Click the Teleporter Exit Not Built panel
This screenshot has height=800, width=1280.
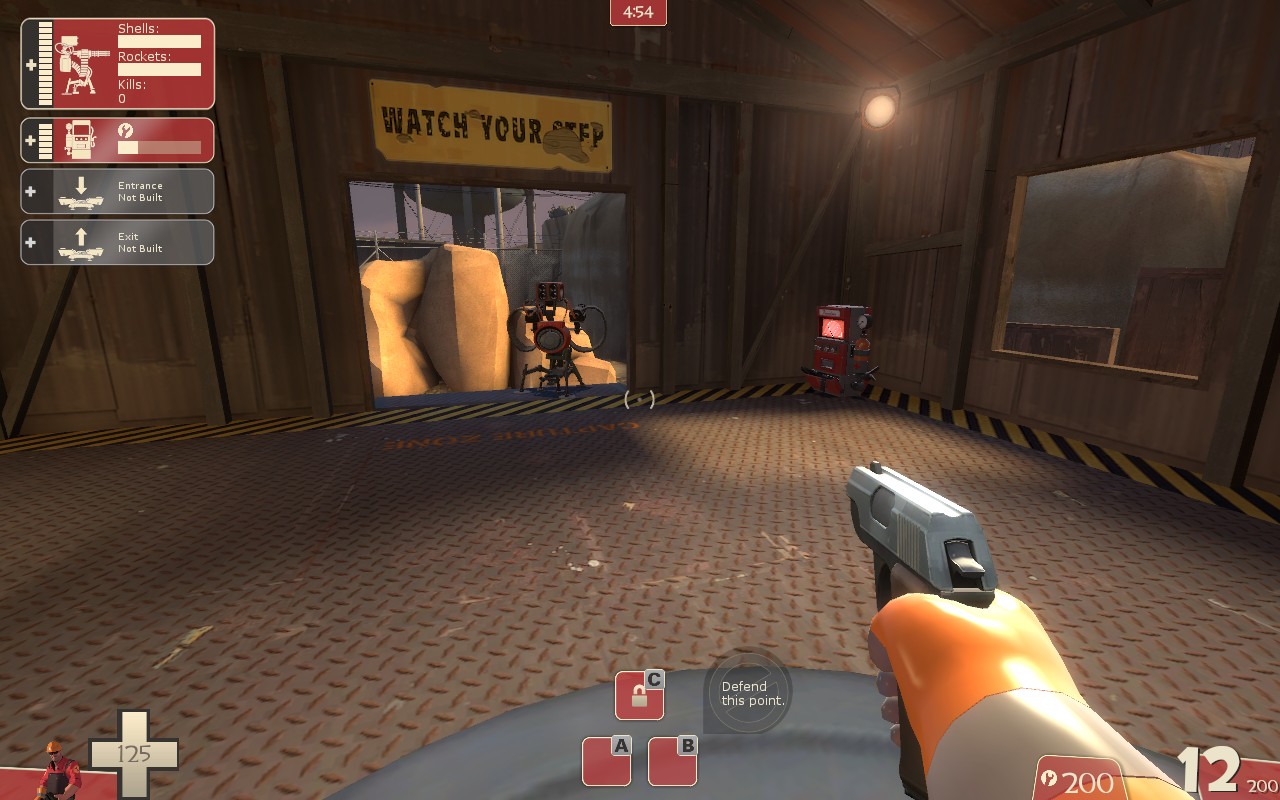point(117,242)
